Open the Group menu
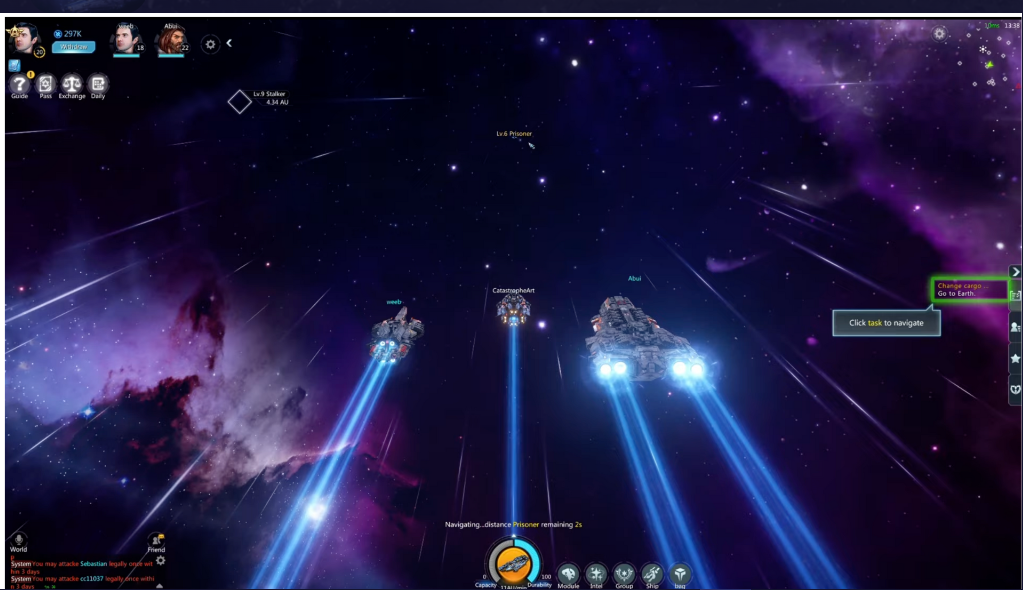 click(x=624, y=574)
